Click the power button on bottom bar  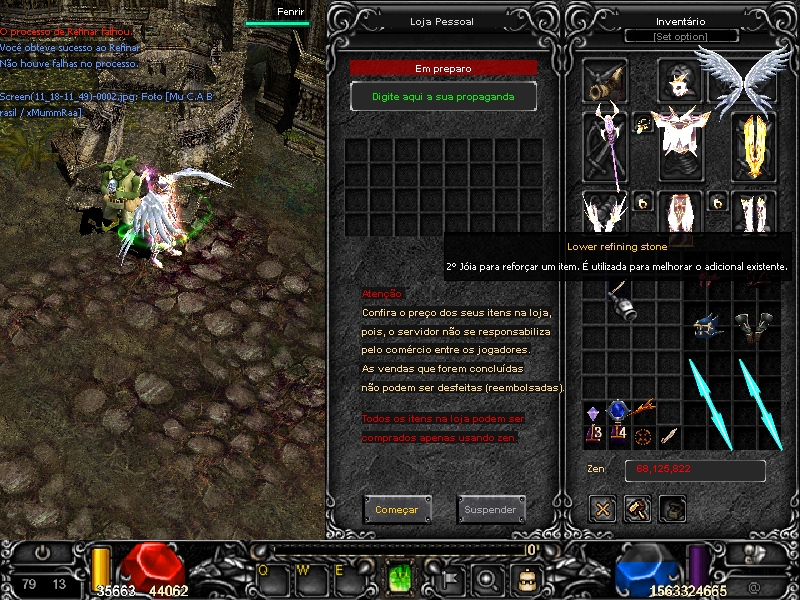click(43, 552)
